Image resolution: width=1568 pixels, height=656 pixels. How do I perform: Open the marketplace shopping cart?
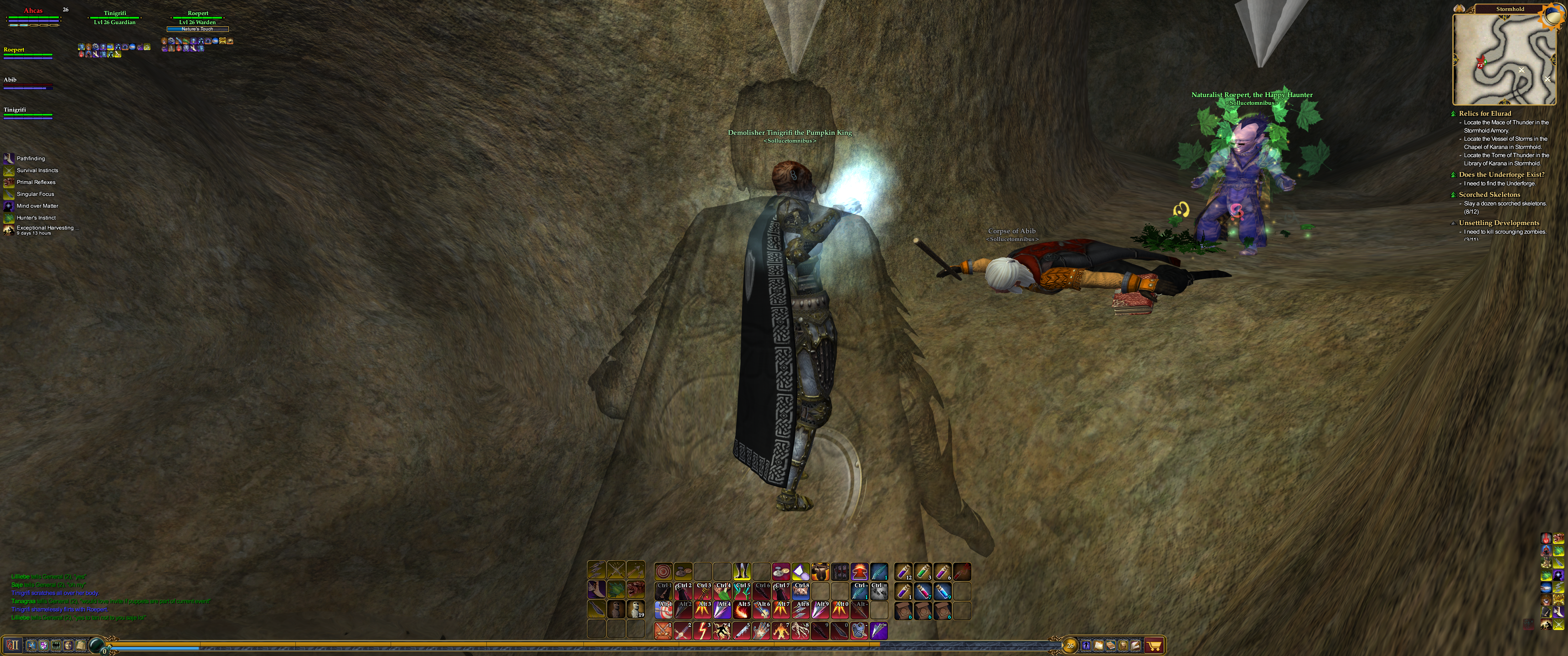point(1154,646)
